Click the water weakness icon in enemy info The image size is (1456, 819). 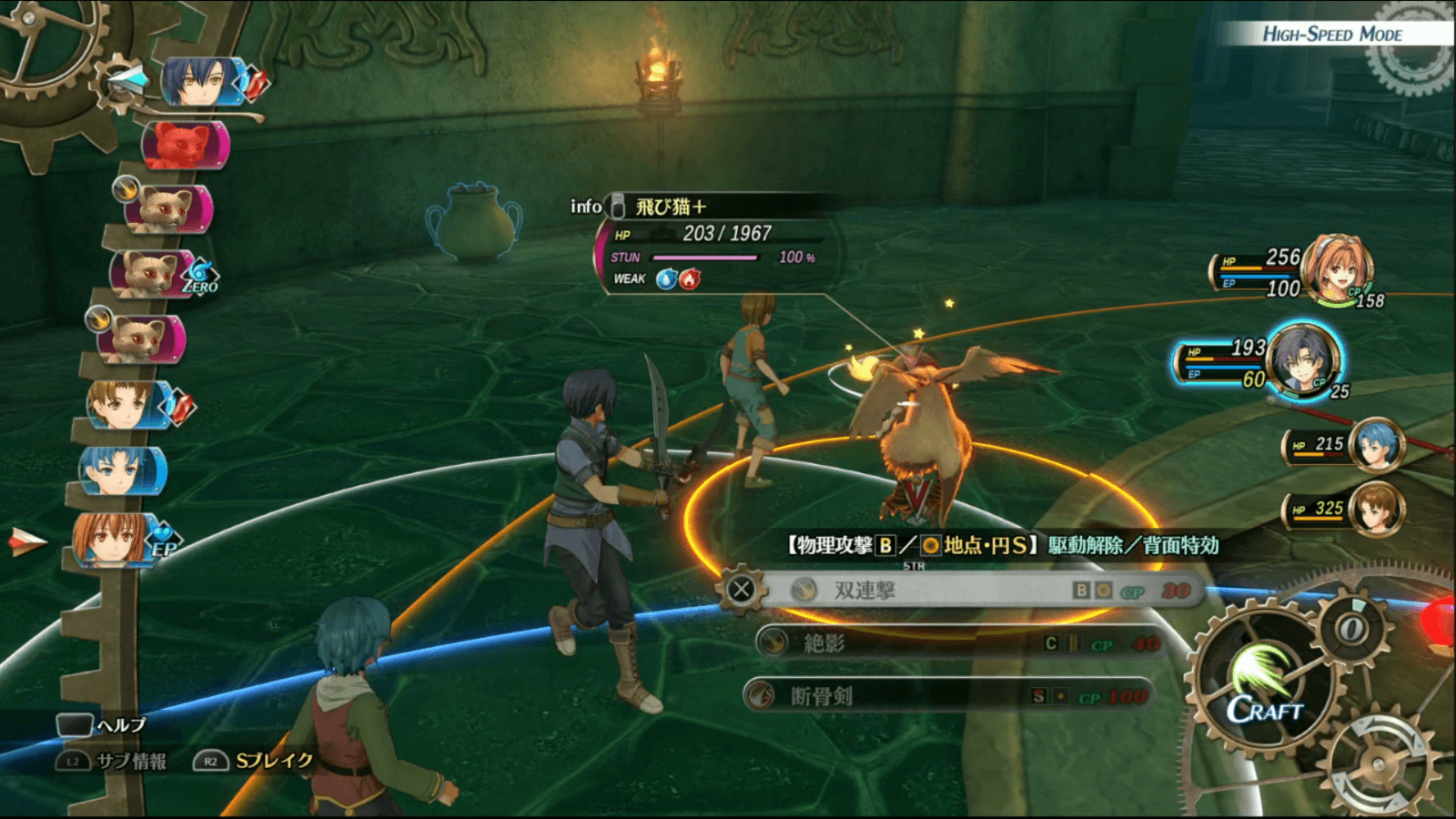667,279
